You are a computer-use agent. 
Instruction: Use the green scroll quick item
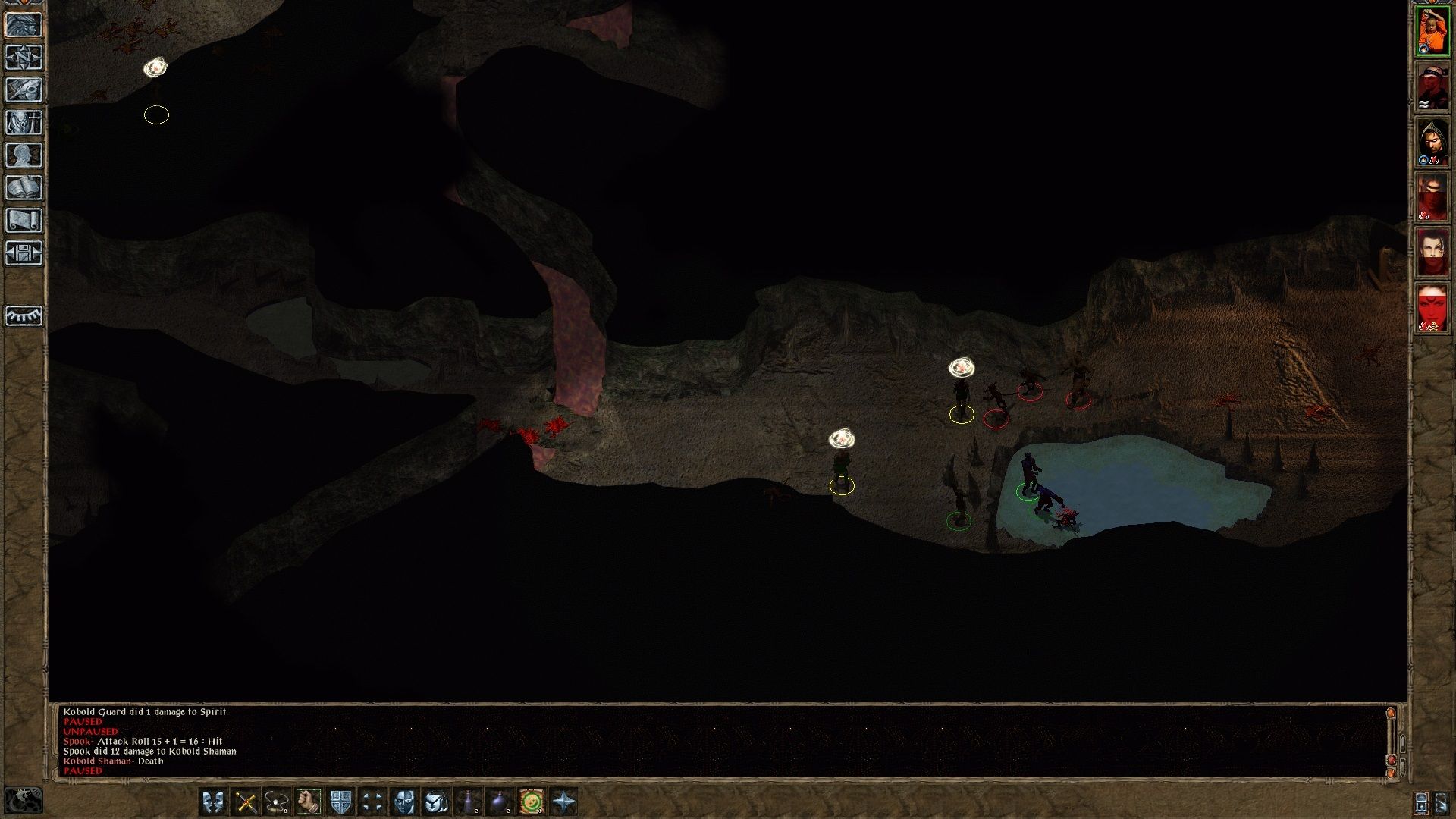[532, 802]
